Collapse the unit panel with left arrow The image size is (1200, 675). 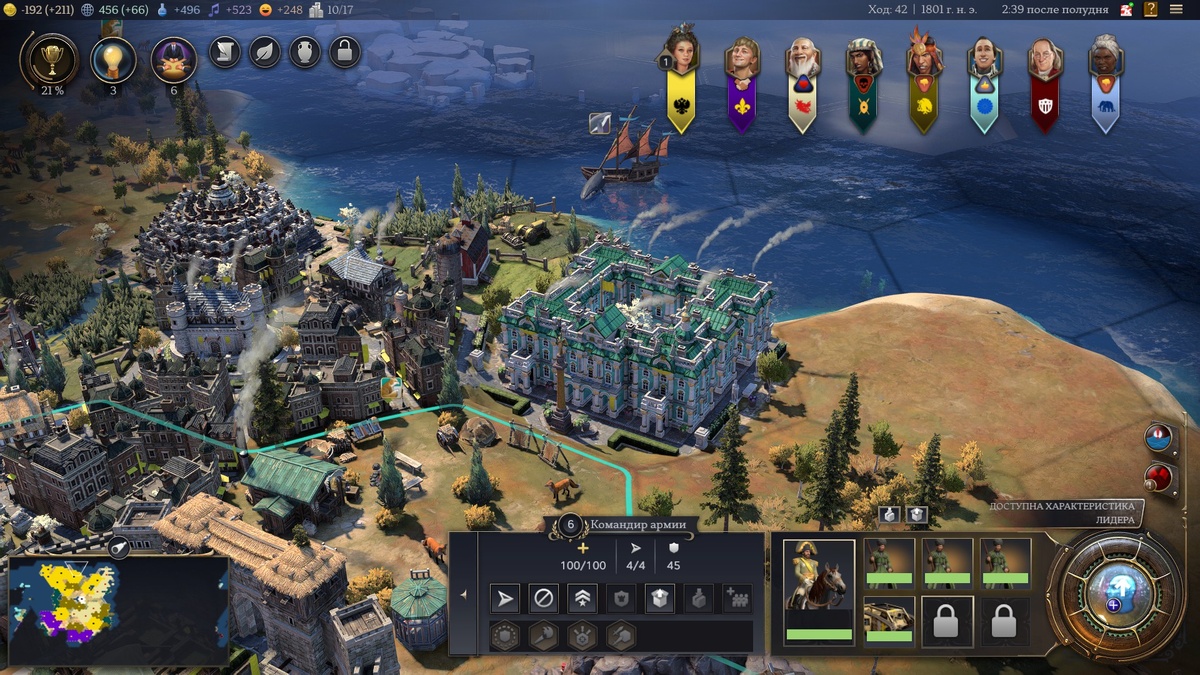pos(464,594)
